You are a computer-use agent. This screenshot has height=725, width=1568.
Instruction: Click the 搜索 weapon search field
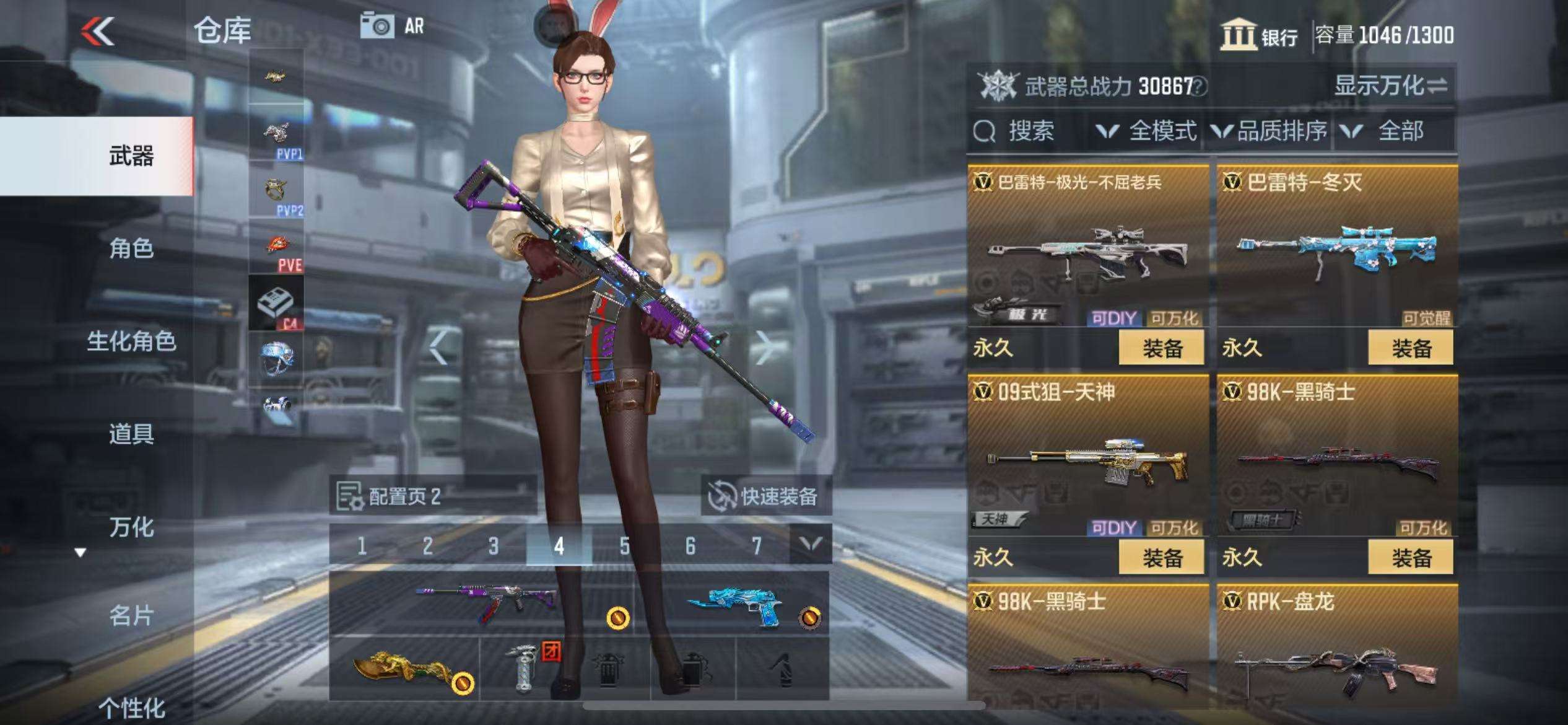[1029, 131]
